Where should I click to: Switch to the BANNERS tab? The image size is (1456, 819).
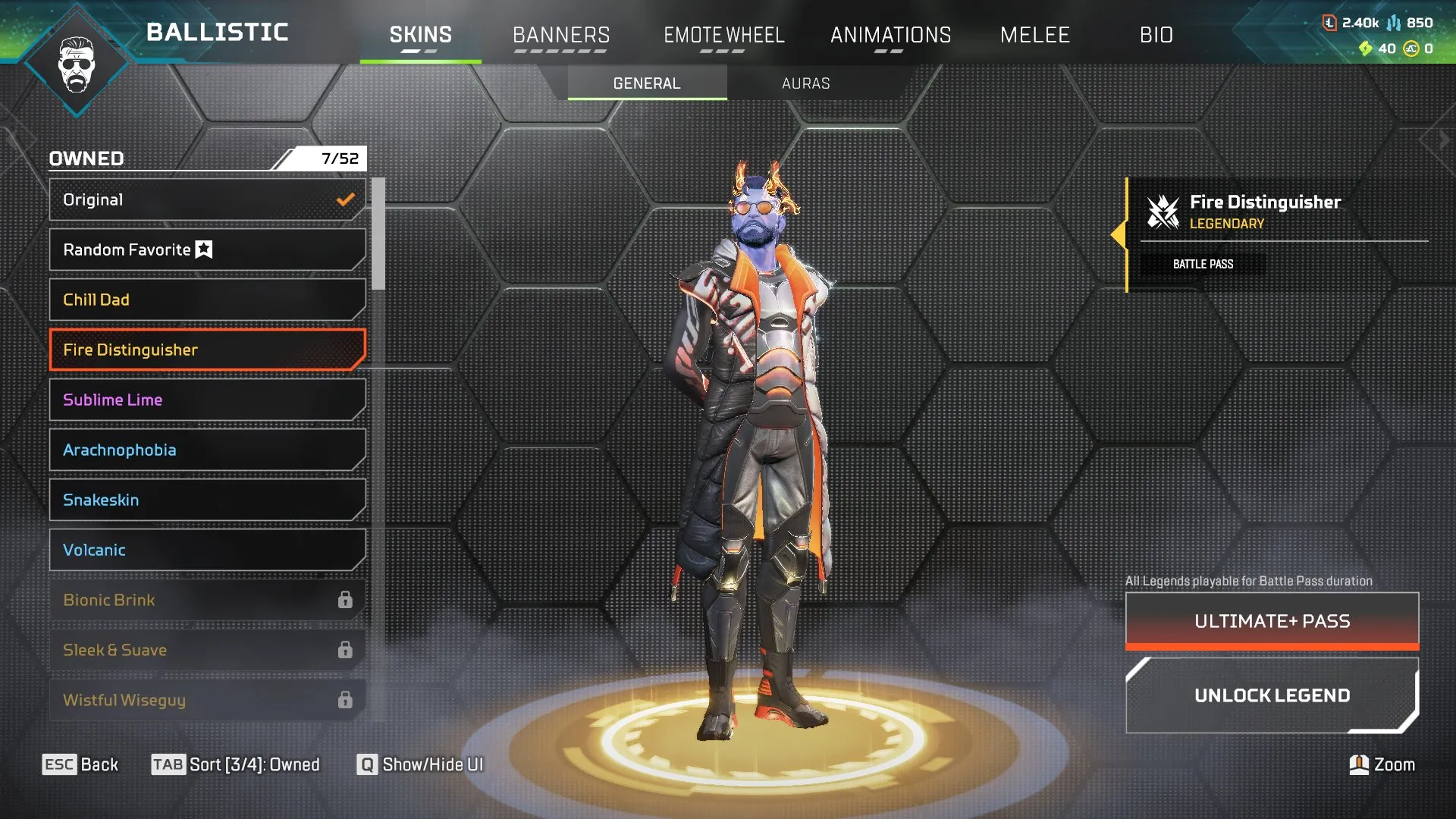(x=561, y=35)
